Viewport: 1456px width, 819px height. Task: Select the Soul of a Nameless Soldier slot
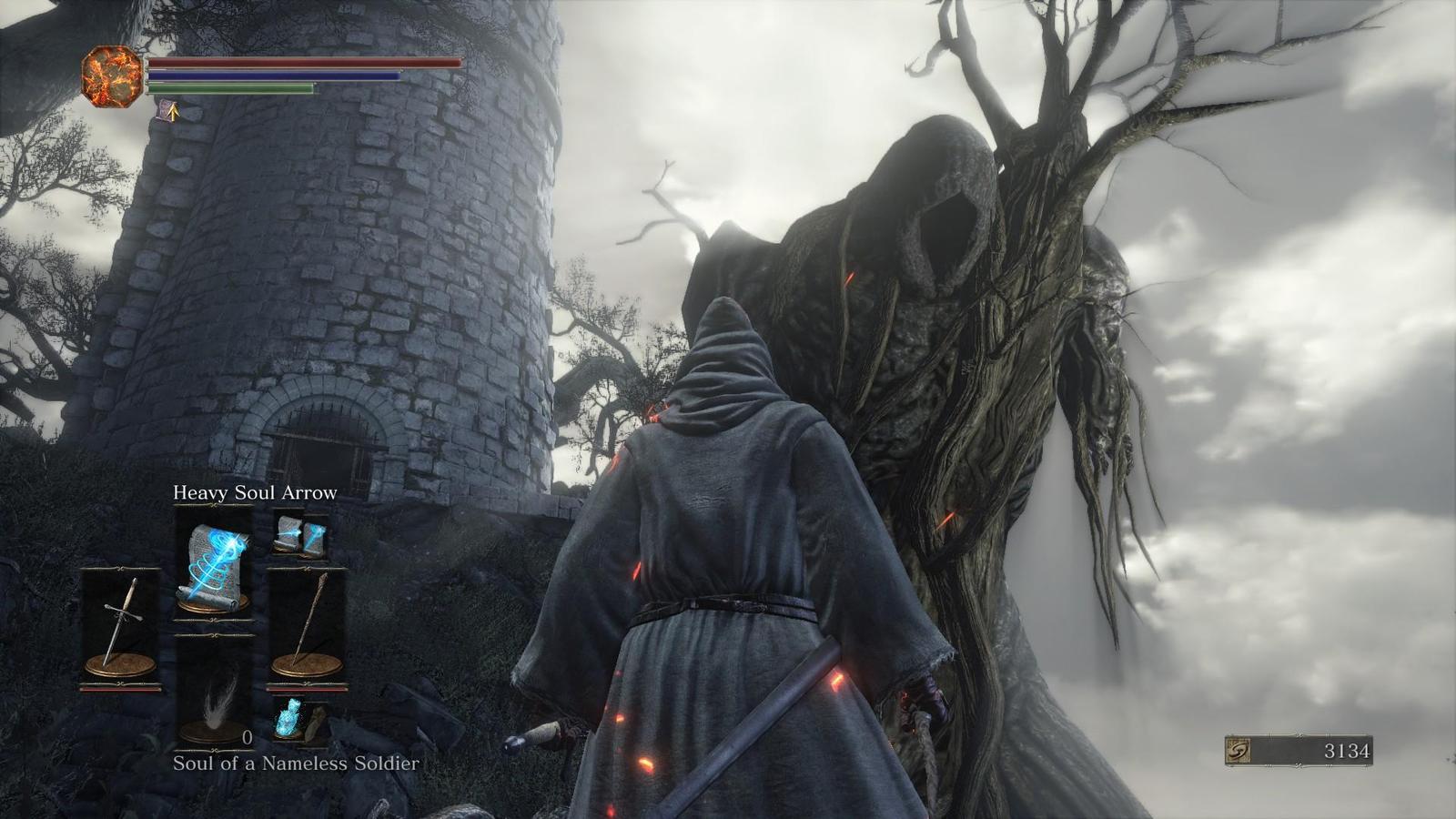213,692
